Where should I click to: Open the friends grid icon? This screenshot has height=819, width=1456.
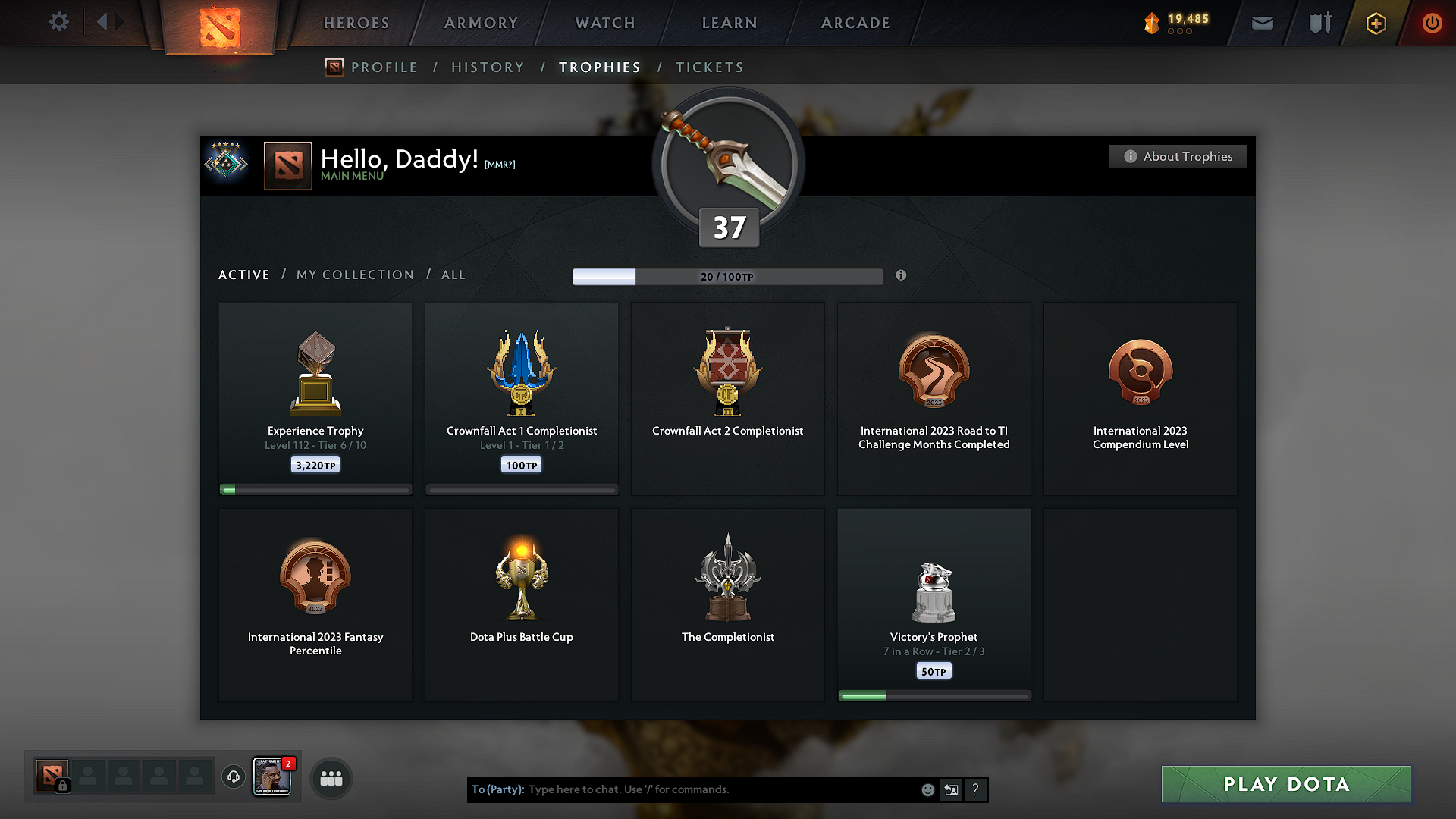coord(331,778)
